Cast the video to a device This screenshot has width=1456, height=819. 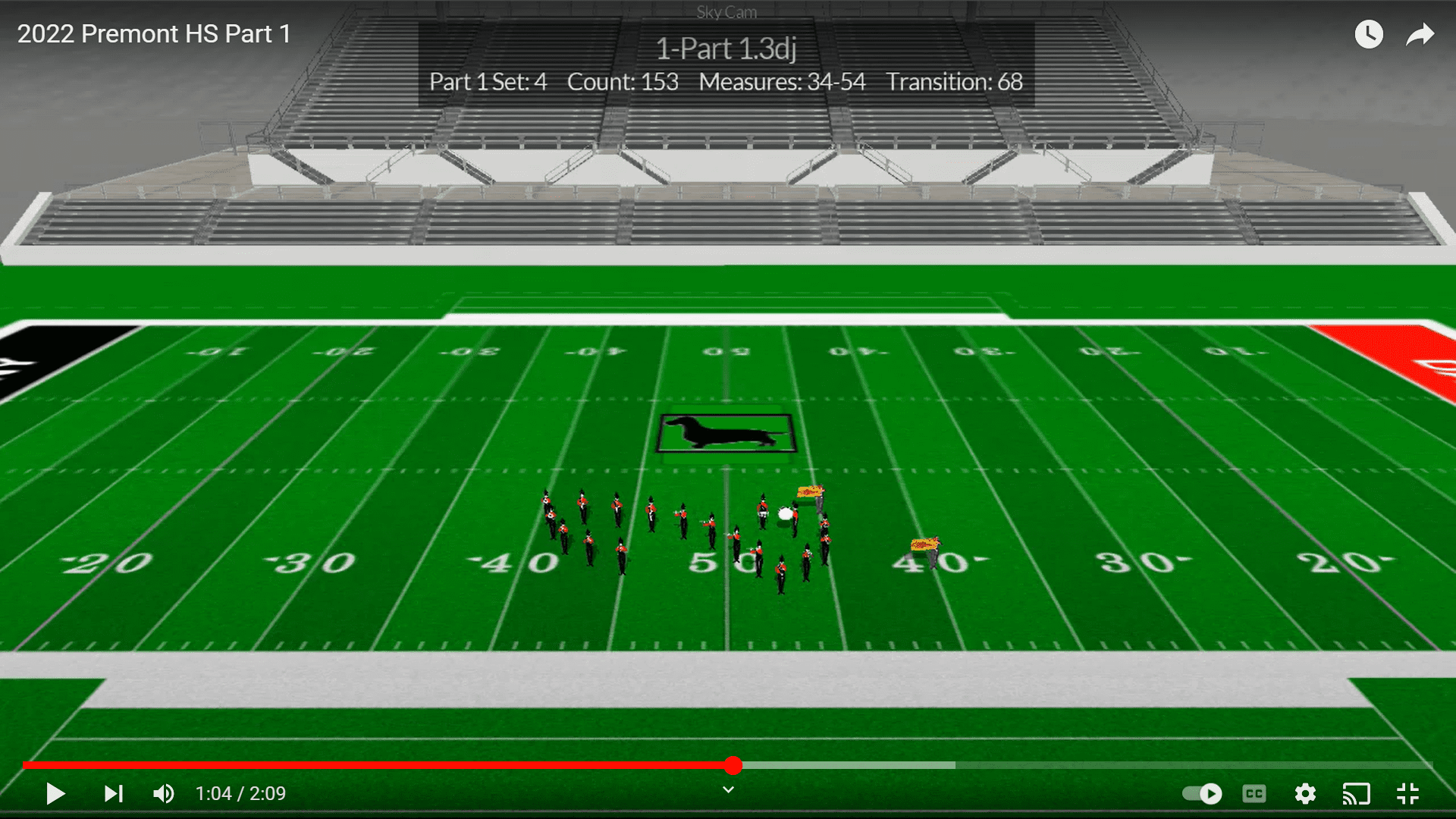1357,793
